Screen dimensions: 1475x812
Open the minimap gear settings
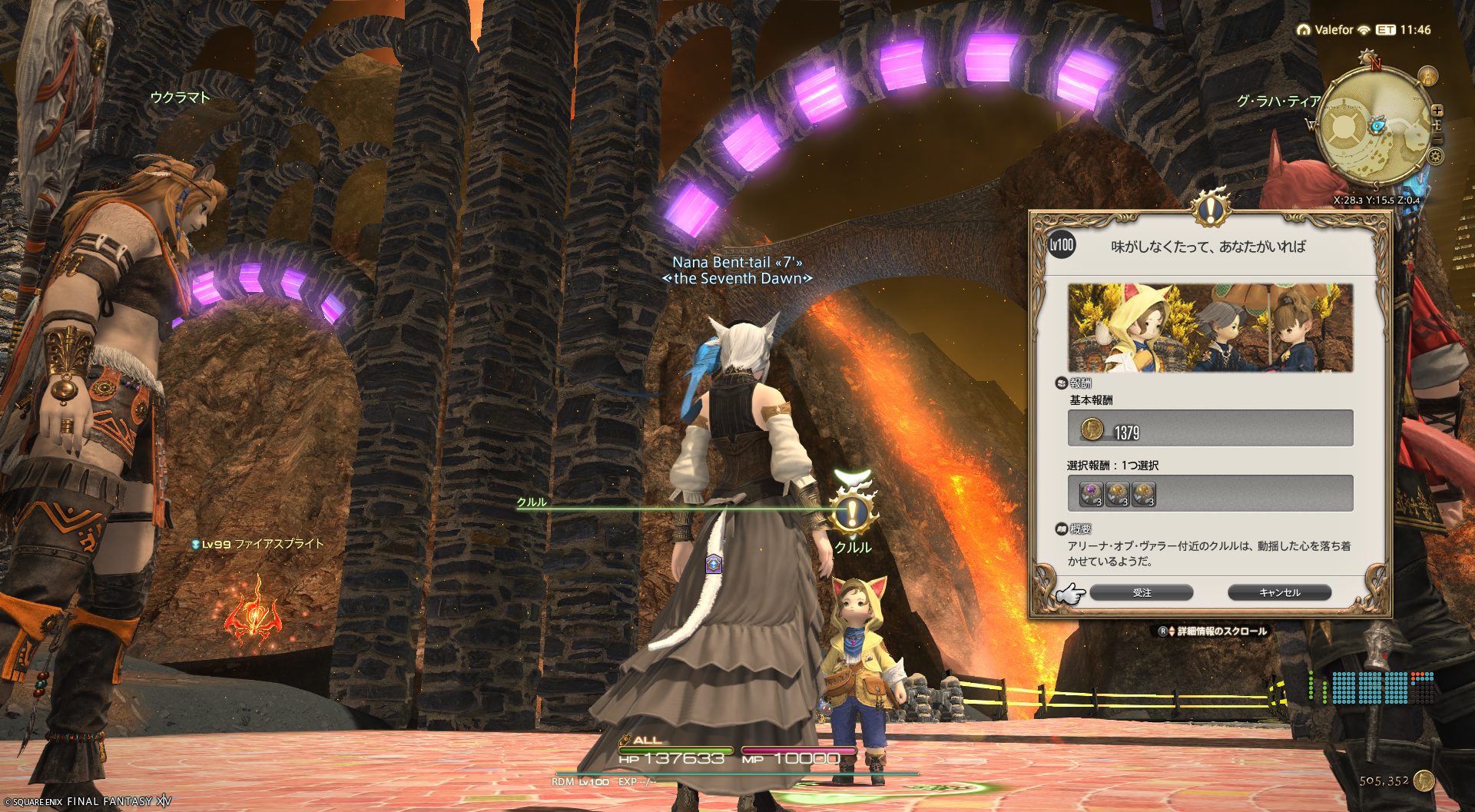[1435, 157]
